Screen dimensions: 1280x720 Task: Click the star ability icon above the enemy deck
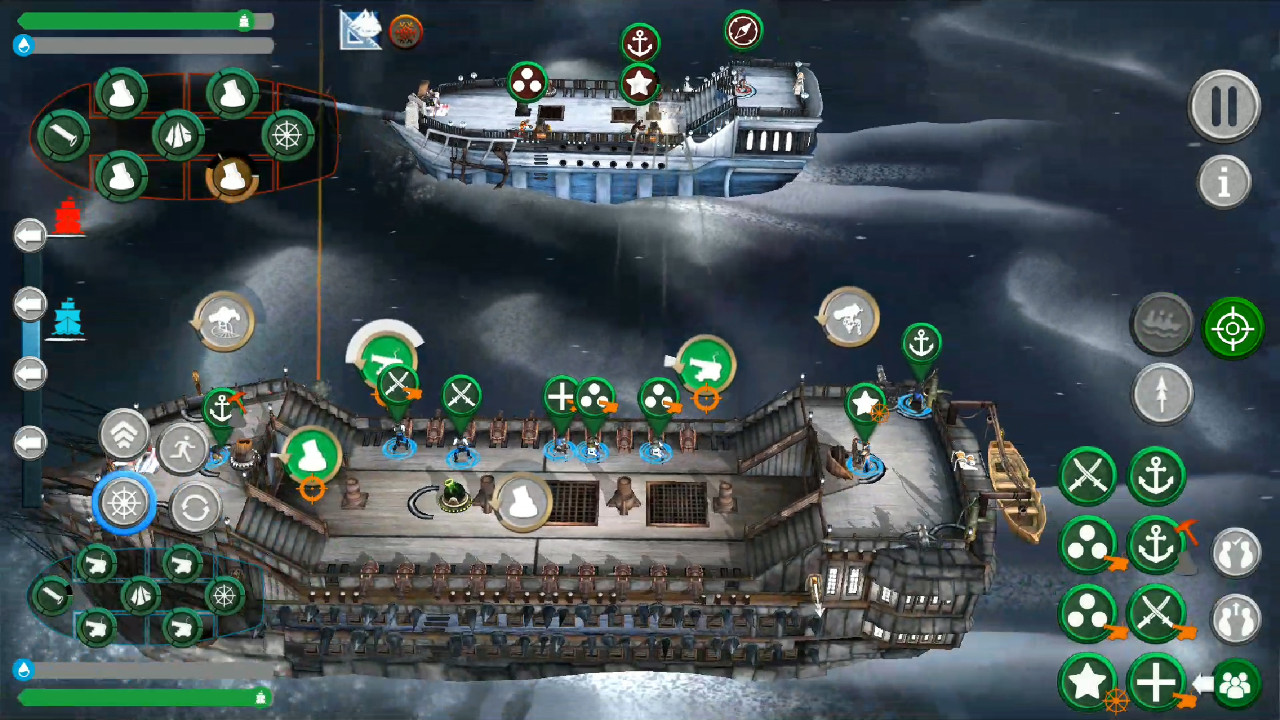(641, 84)
